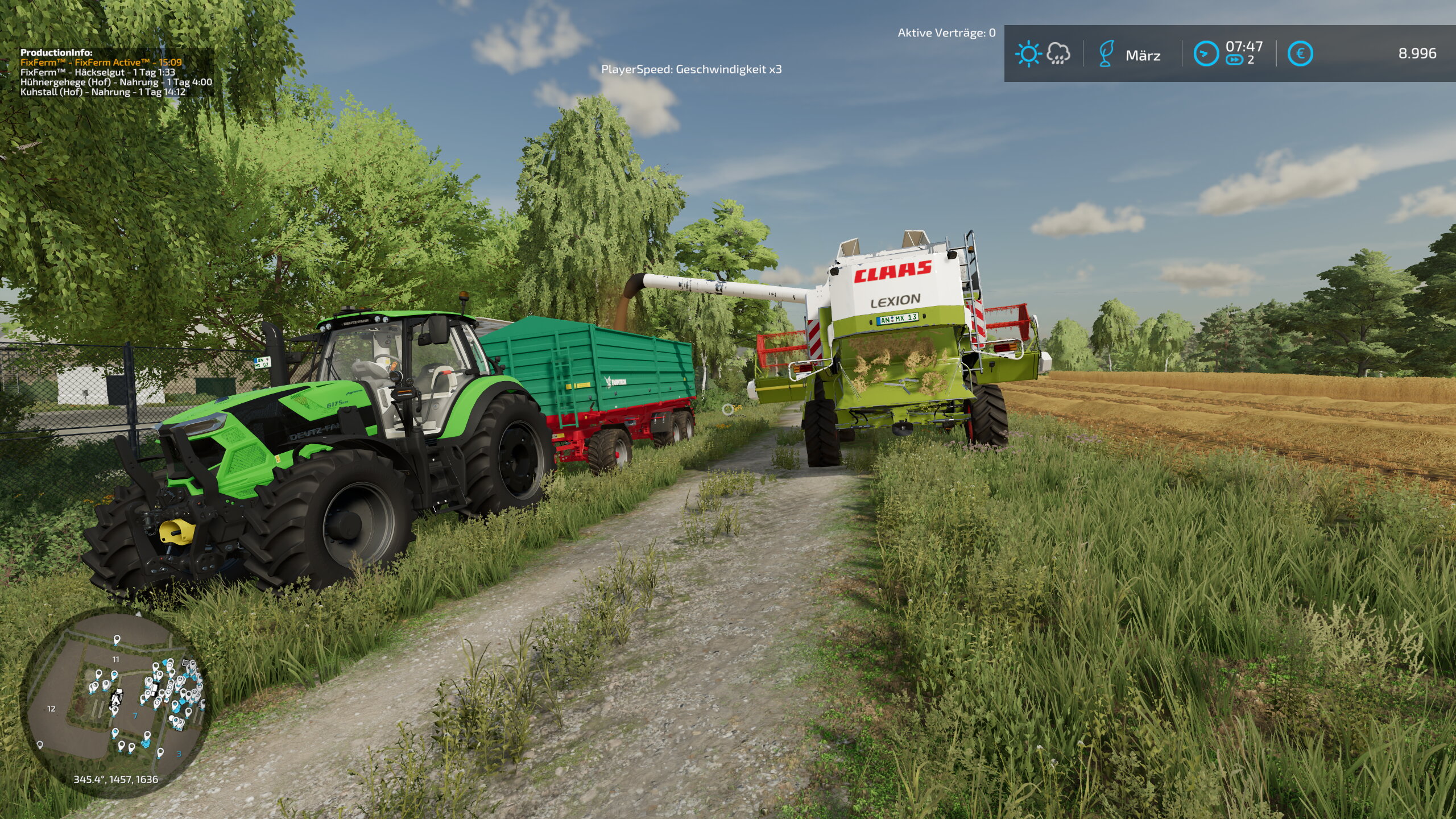Open the circular minimap
1456x819 pixels.
coord(117,701)
